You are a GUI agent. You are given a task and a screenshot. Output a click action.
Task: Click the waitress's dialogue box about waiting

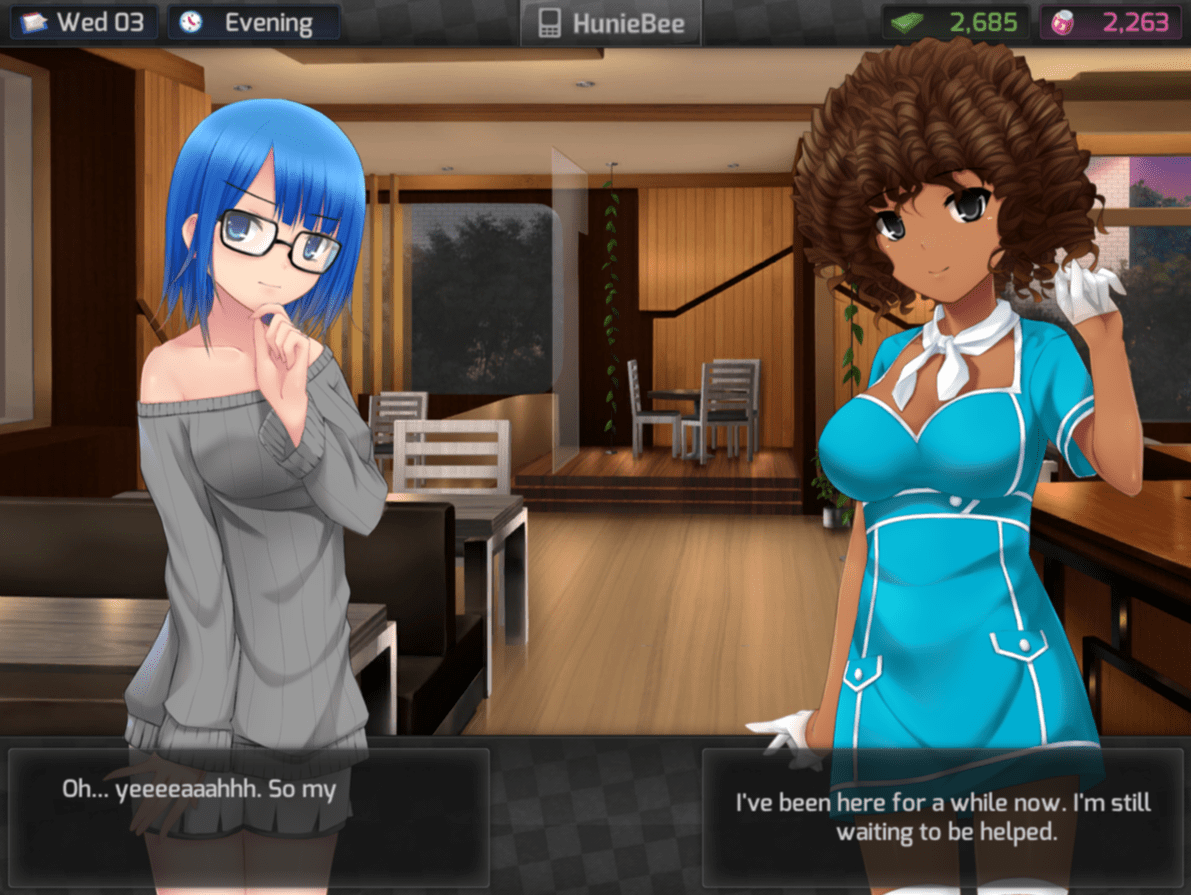coord(943,816)
